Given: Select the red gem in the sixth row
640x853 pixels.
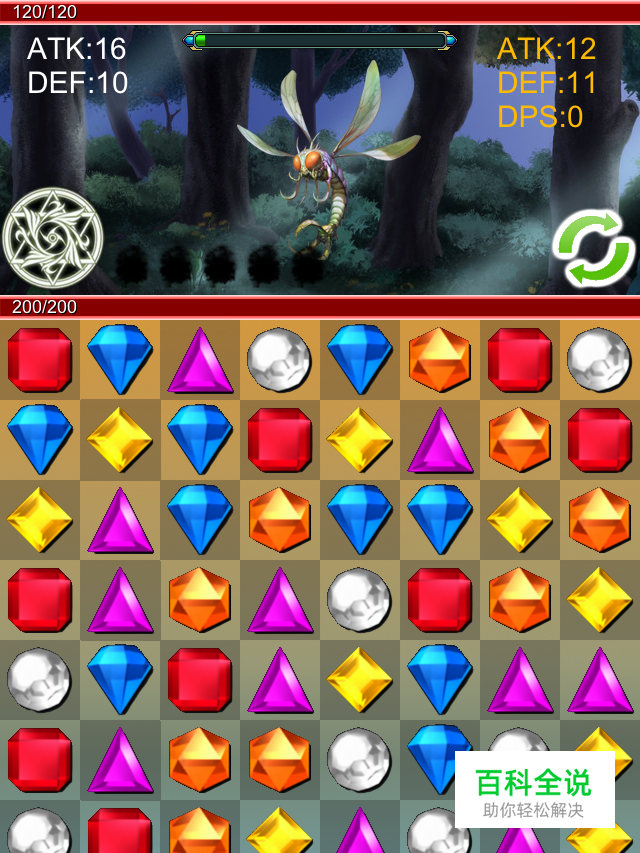Looking at the screenshot, I should (x=40, y=760).
